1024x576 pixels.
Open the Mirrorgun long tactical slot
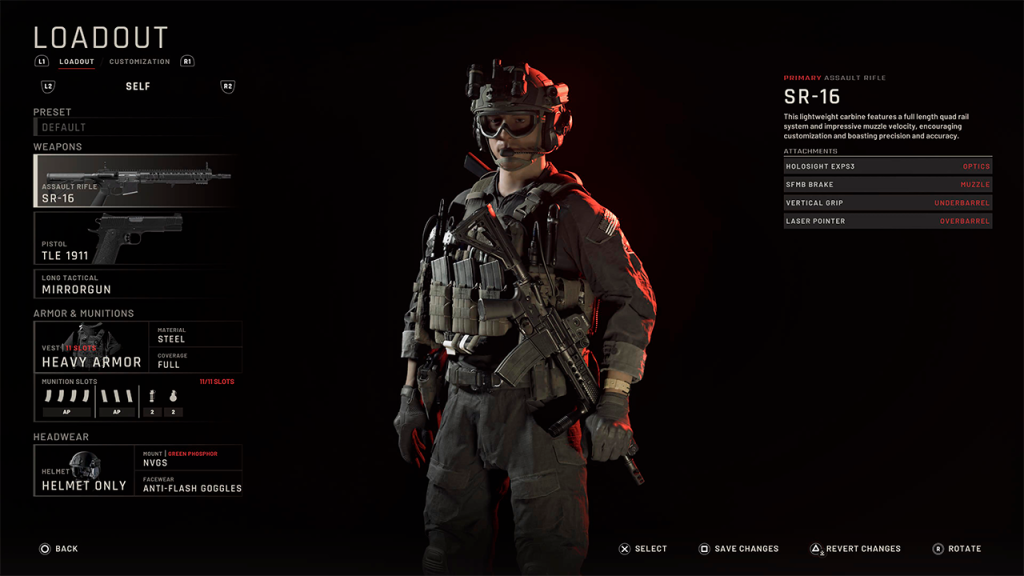coord(136,285)
